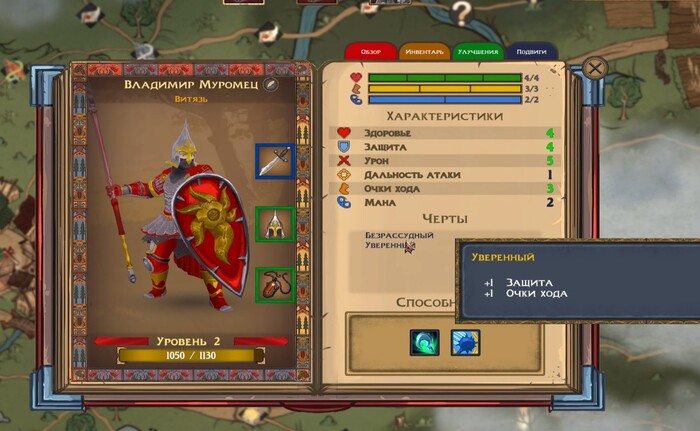Show the Улучшения tab
Viewport: 700px width, 431px height.
[478, 51]
